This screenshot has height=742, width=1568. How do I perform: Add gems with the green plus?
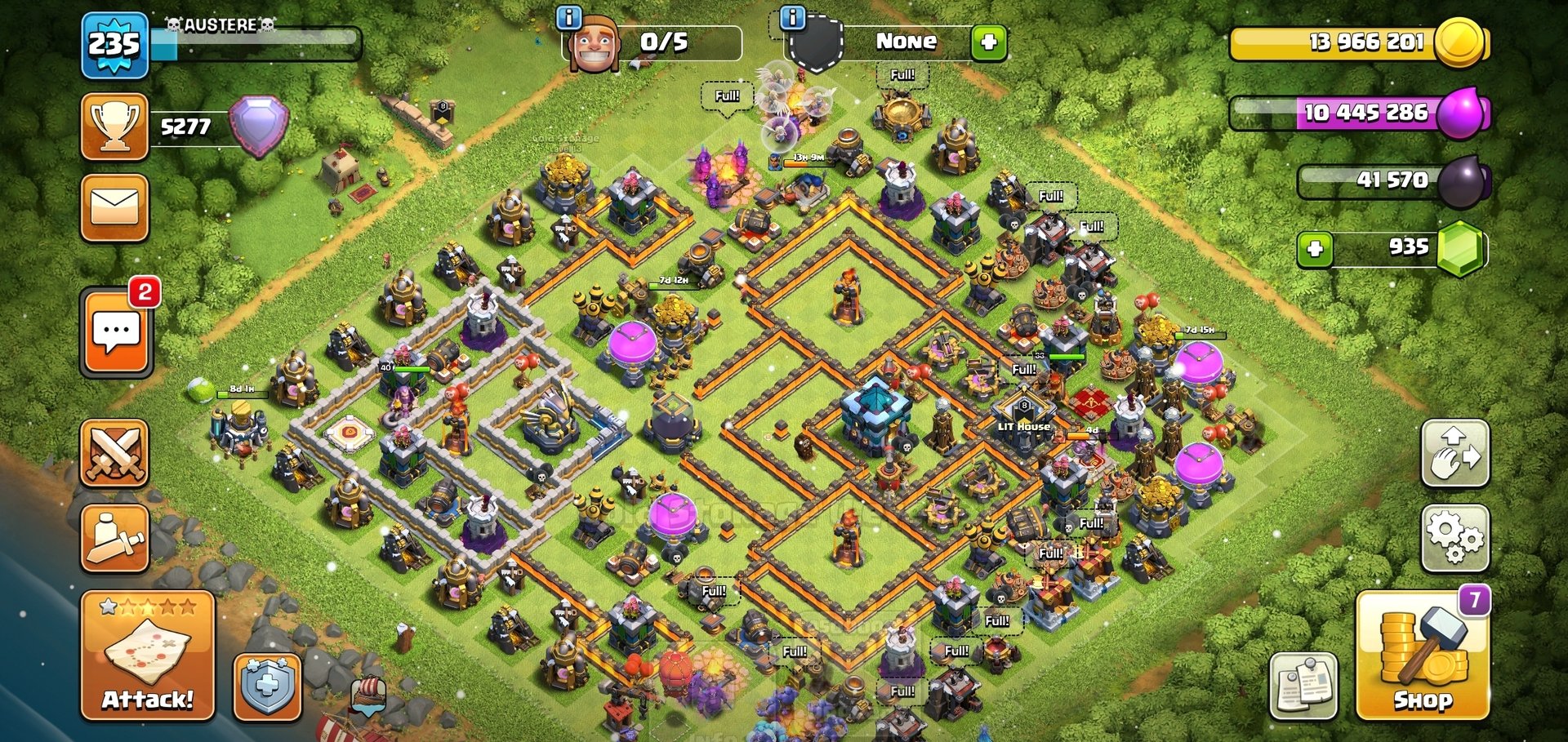(1315, 249)
